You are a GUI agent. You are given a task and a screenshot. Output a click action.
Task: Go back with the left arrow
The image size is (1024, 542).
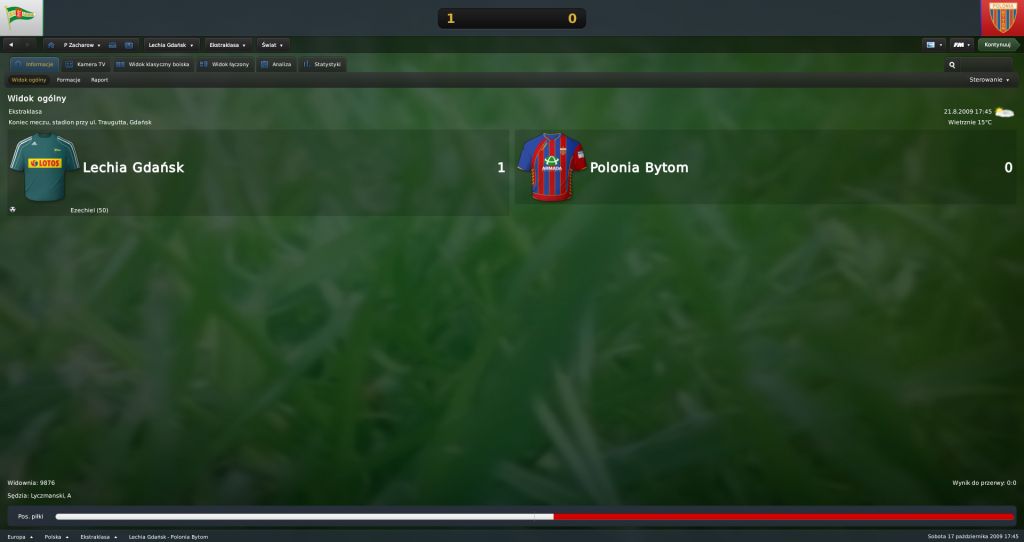pyautogui.click(x=11, y=45)
